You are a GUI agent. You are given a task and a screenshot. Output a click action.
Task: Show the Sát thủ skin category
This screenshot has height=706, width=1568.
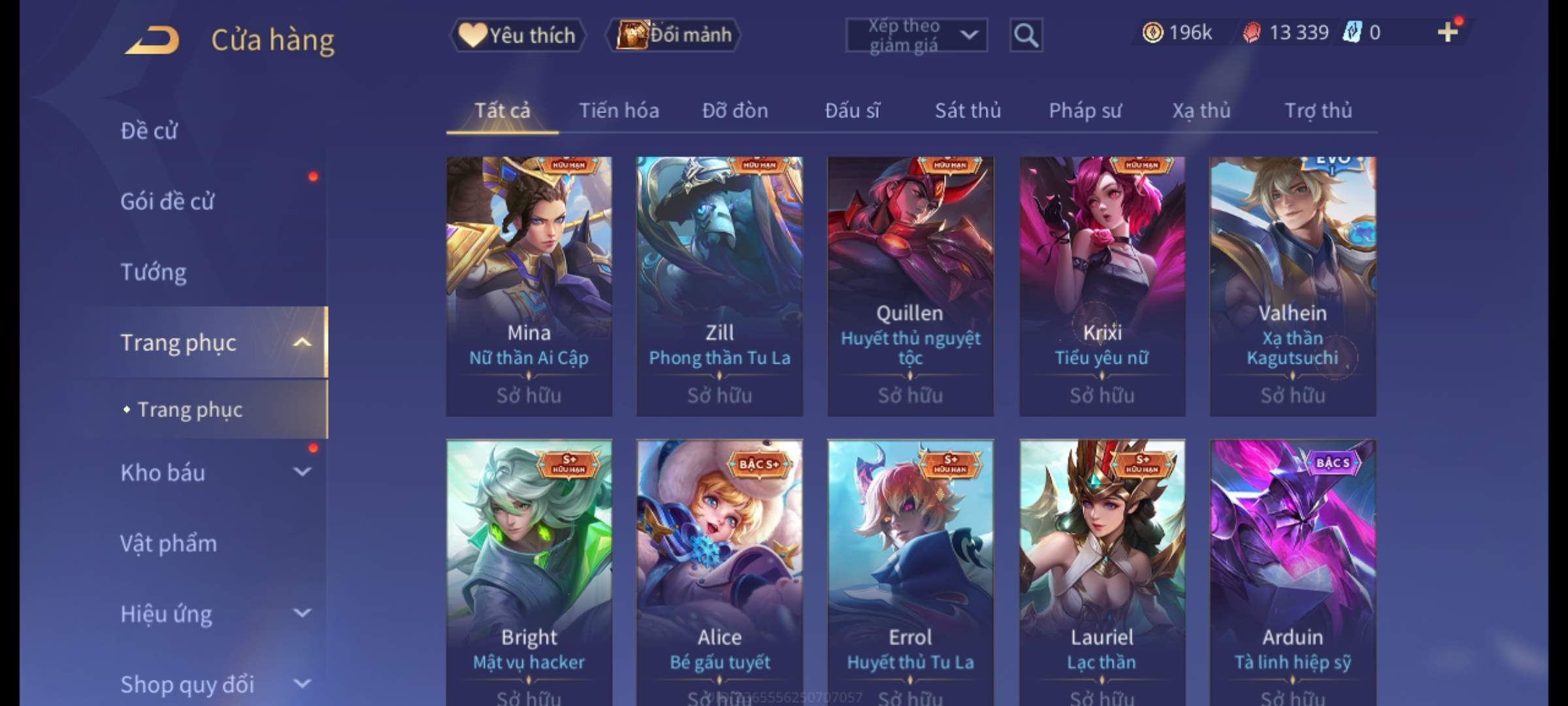point(968,110)
